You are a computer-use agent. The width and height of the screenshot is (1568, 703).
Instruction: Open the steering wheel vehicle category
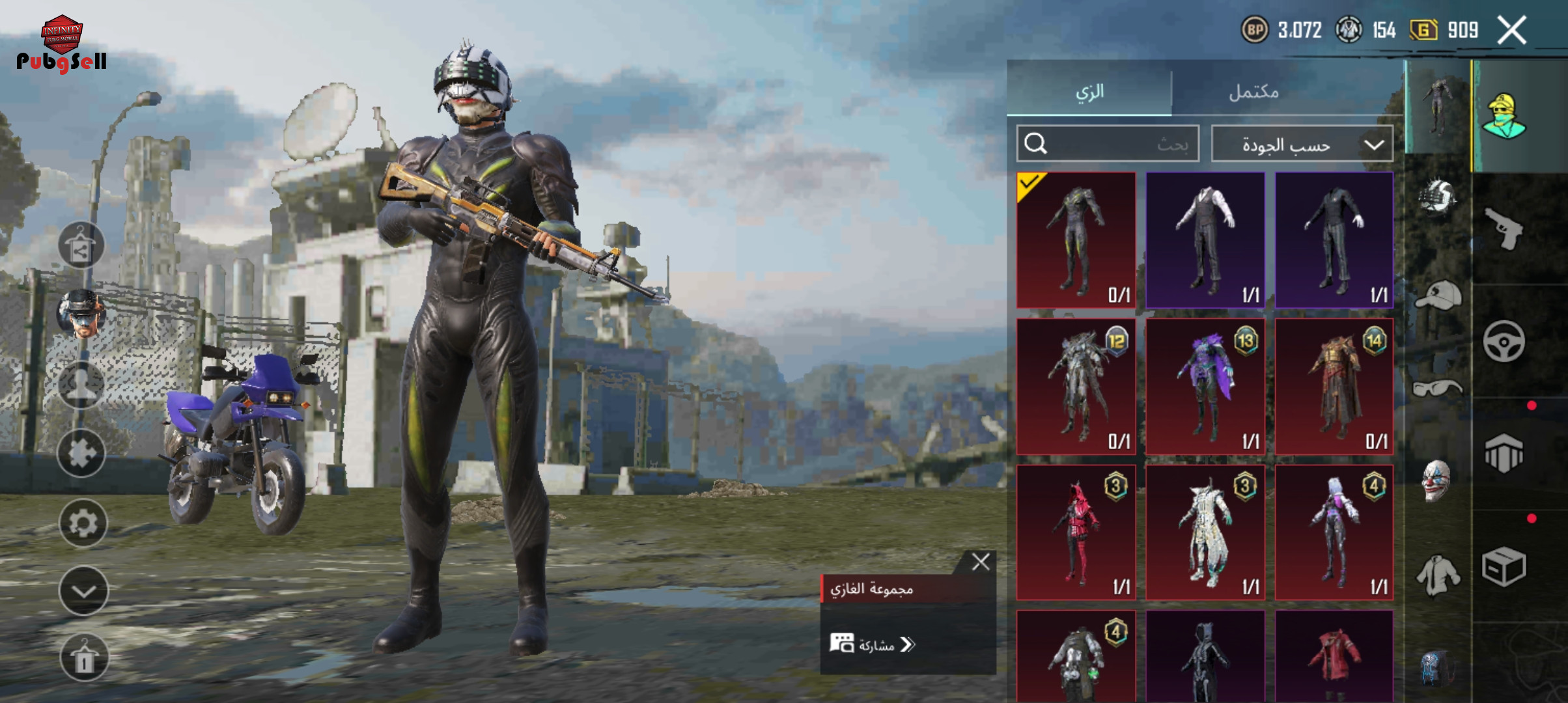pos(1504,341)
